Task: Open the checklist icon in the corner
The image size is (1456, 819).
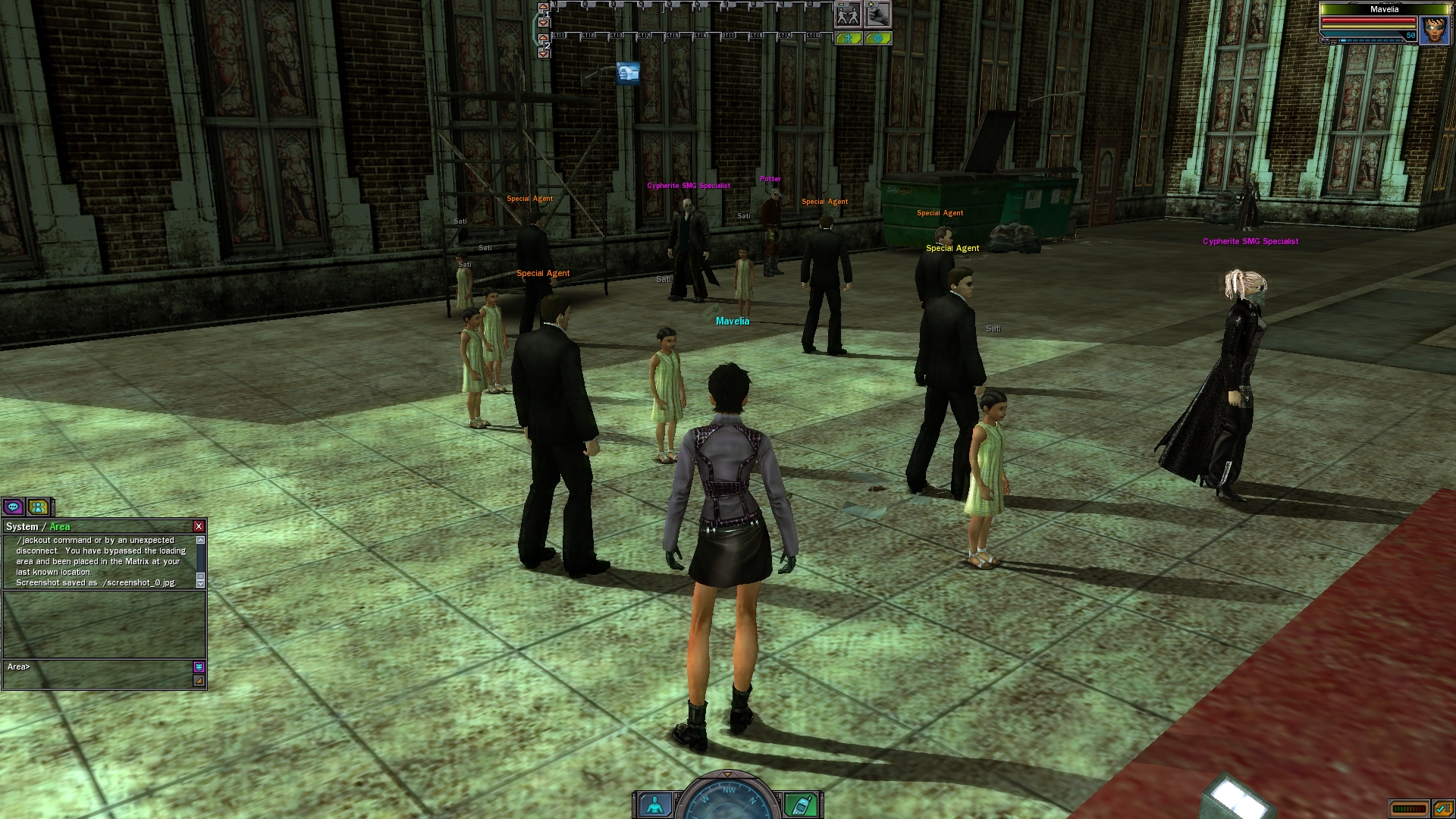Action: click(x=1442, y=808)
